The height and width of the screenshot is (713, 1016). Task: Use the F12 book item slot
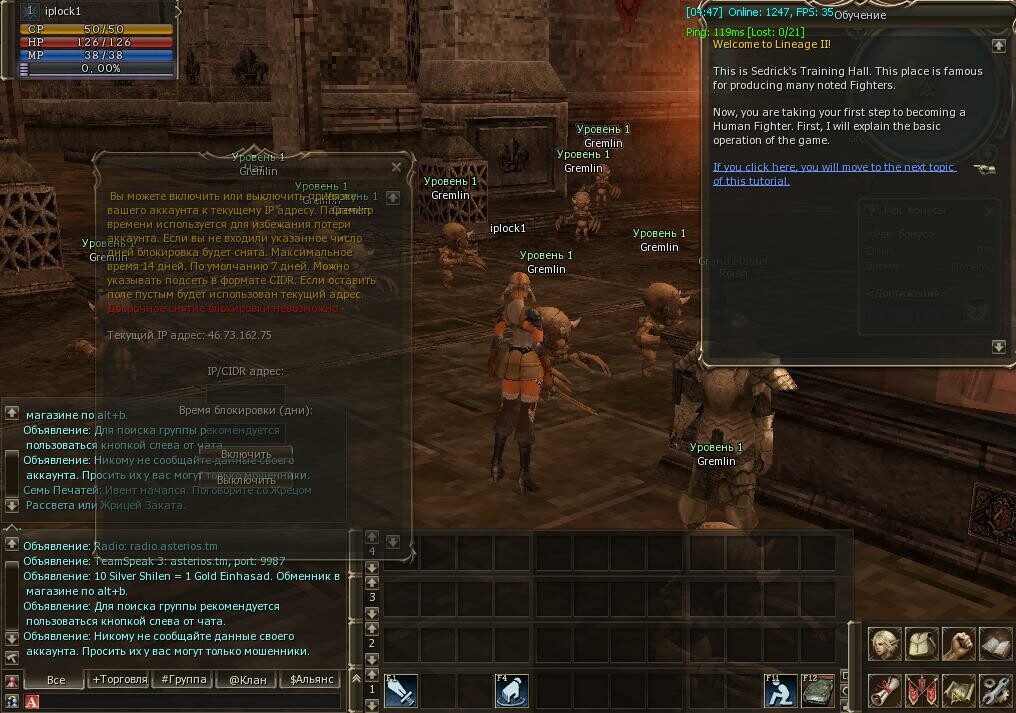point(818,692)
